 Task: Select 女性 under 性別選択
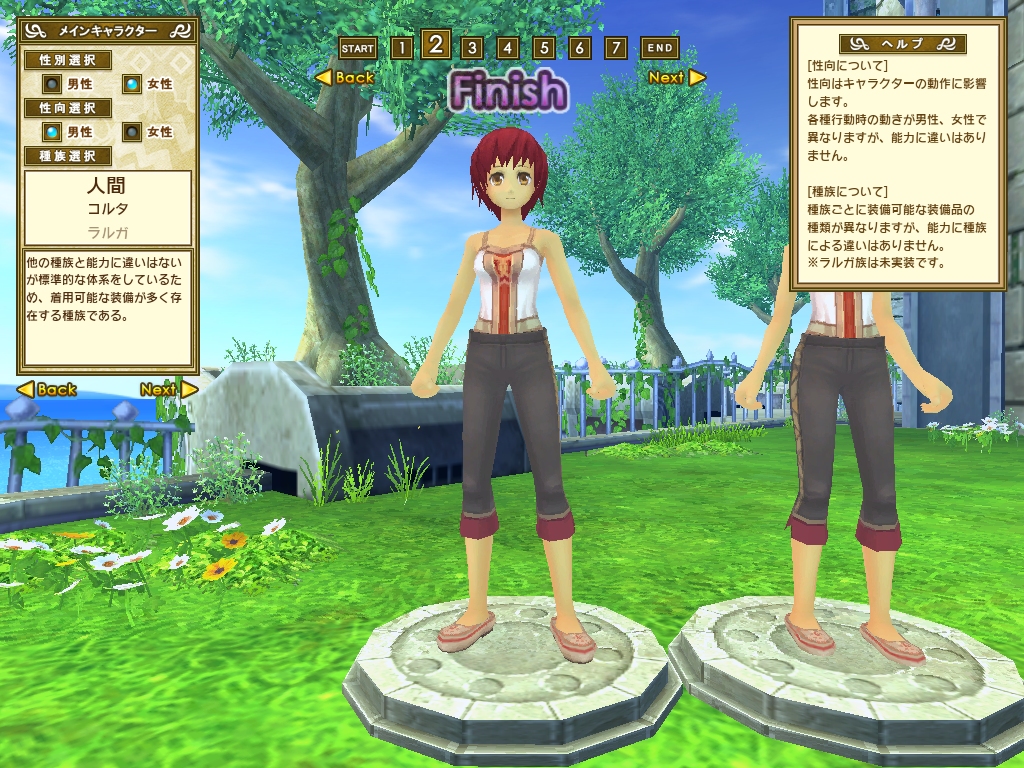tap(132, 84)
